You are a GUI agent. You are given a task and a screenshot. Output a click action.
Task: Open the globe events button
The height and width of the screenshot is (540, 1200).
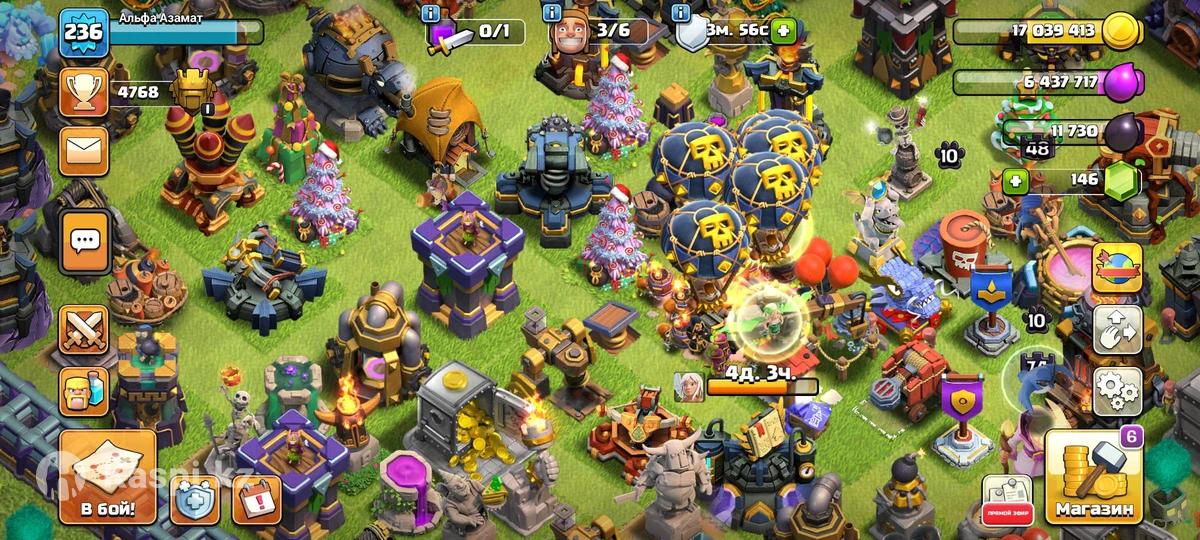pos(1117,268)
